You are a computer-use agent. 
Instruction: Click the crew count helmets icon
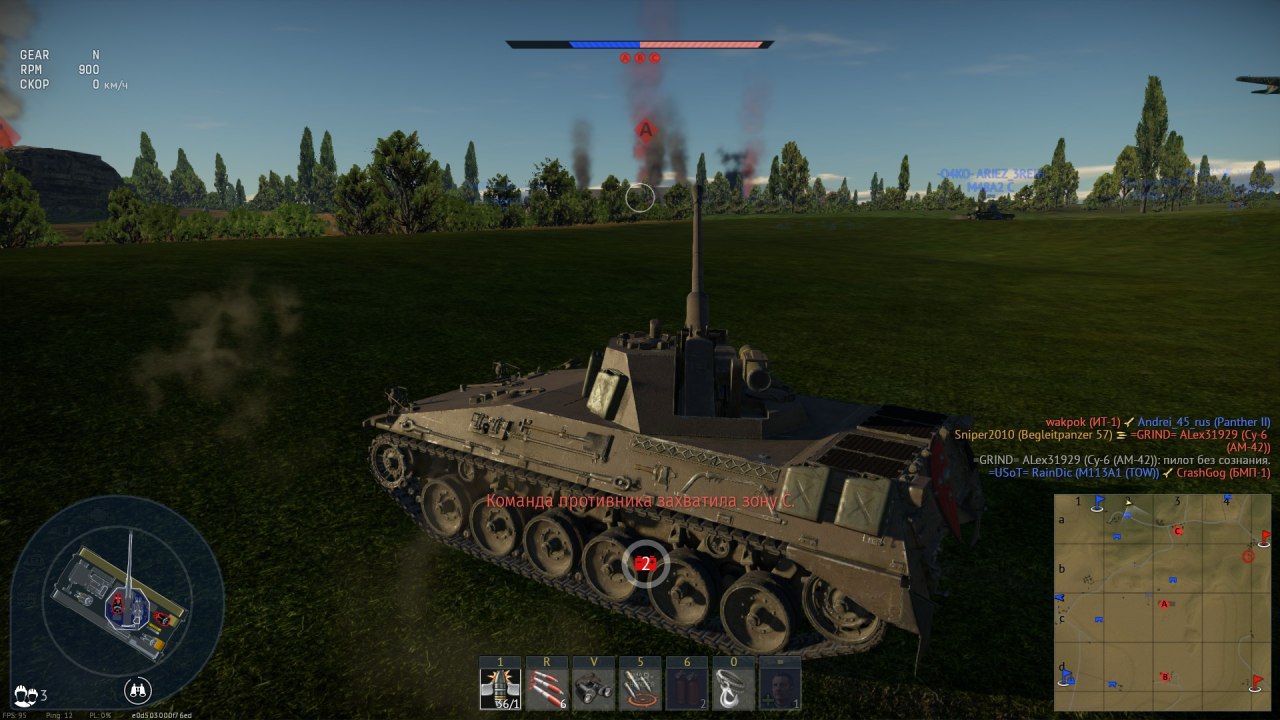(25, 693)
